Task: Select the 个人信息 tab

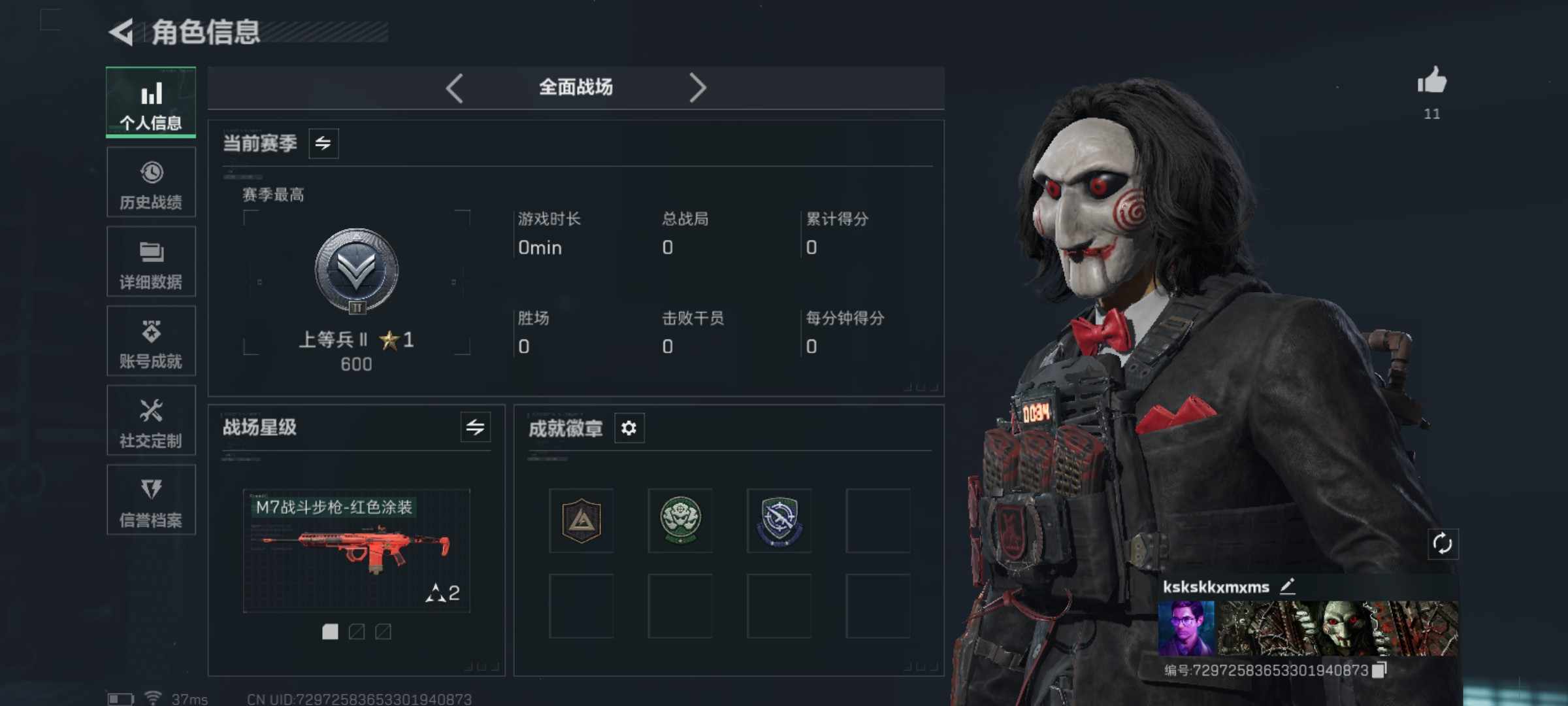Action: coord(151,103)
